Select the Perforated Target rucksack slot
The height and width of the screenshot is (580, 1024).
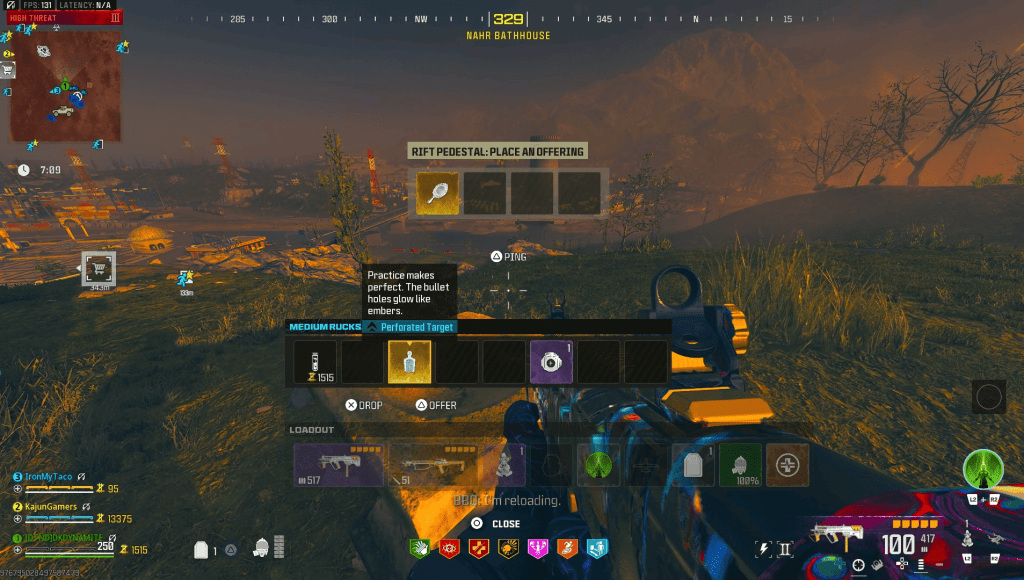(409, 361)
